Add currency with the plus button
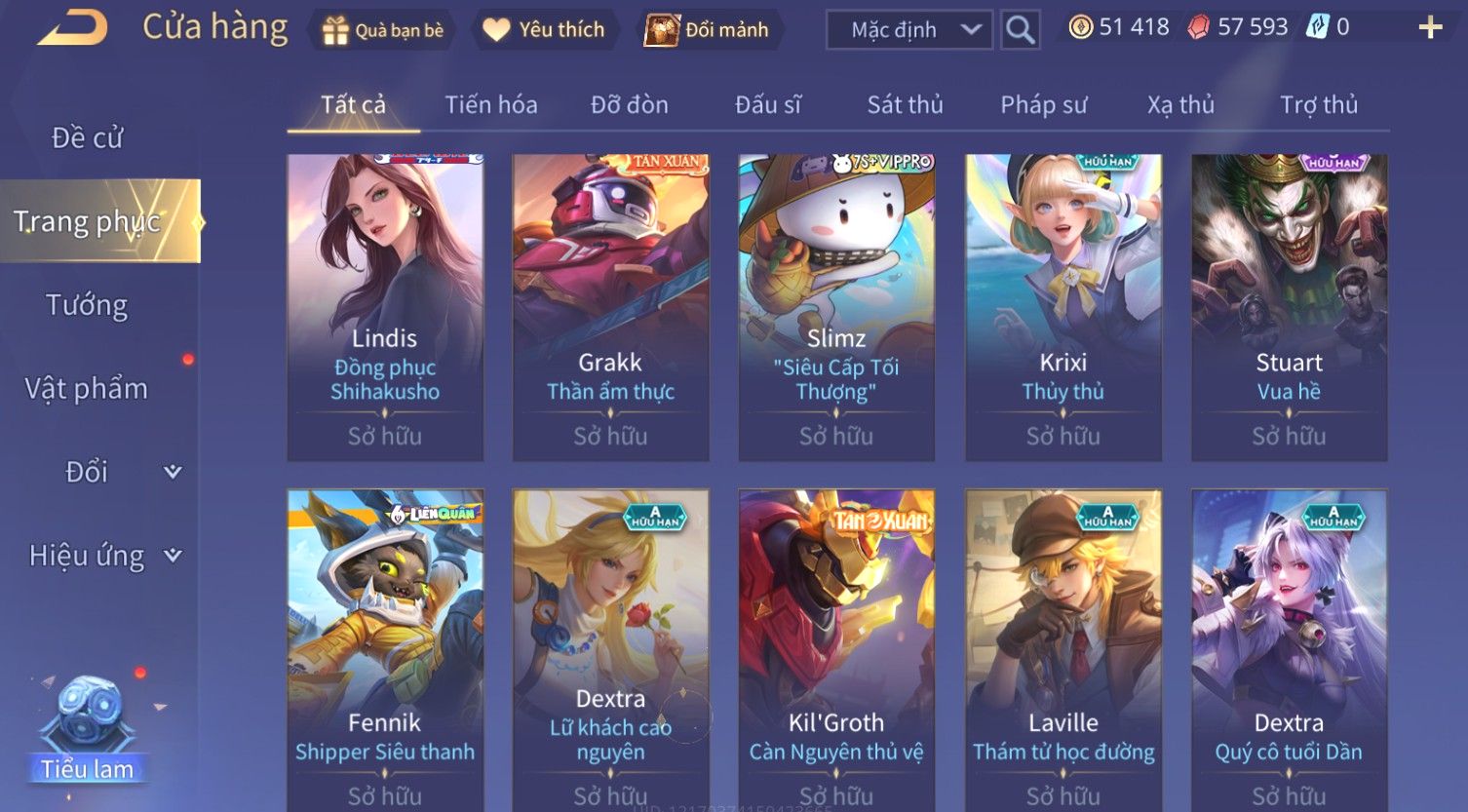This screenshot has height=812, width=1468. coord(1430,27)
